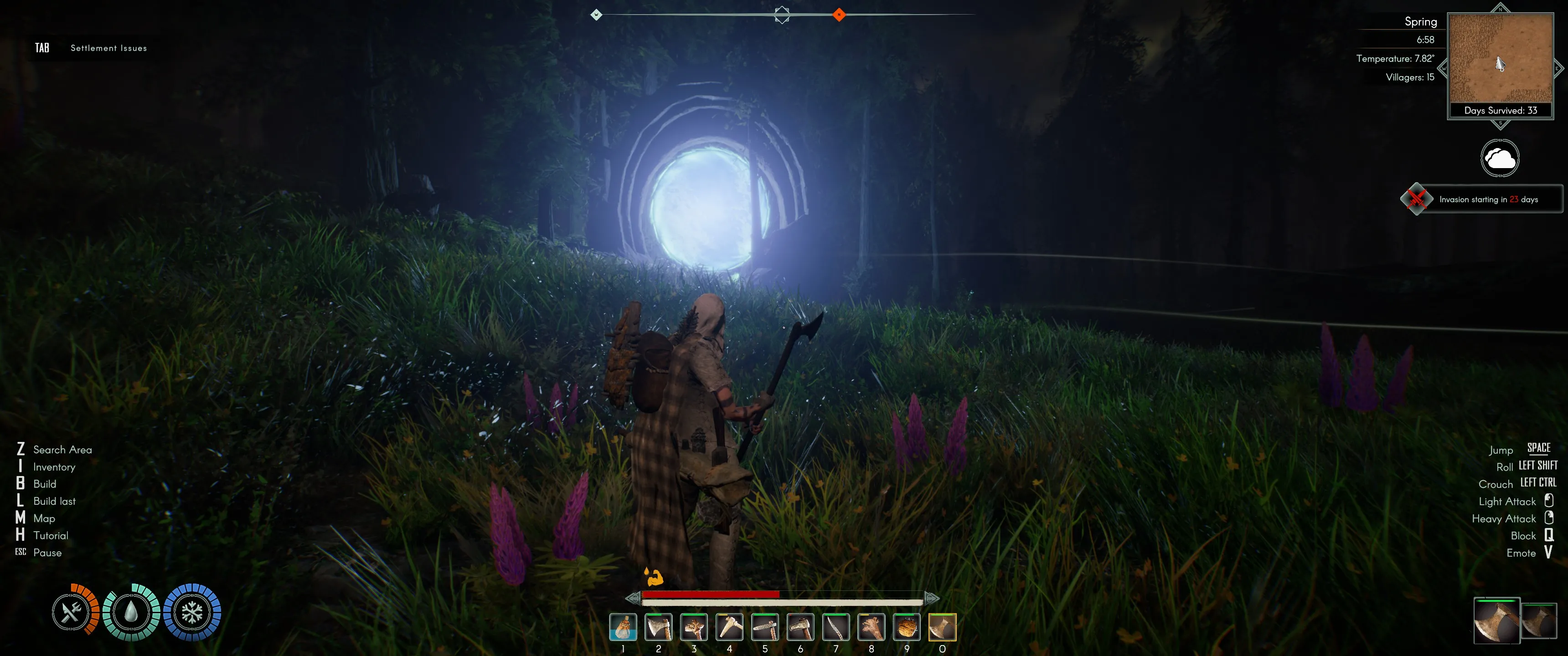
Task: Click the water droplet status ring
Action: point(131,613)
